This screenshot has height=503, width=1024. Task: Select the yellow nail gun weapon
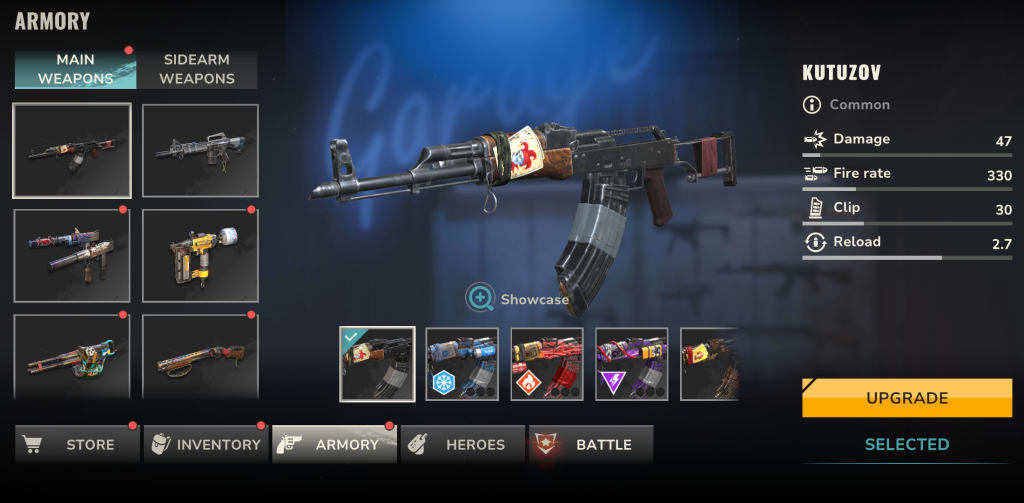point(200,255)
